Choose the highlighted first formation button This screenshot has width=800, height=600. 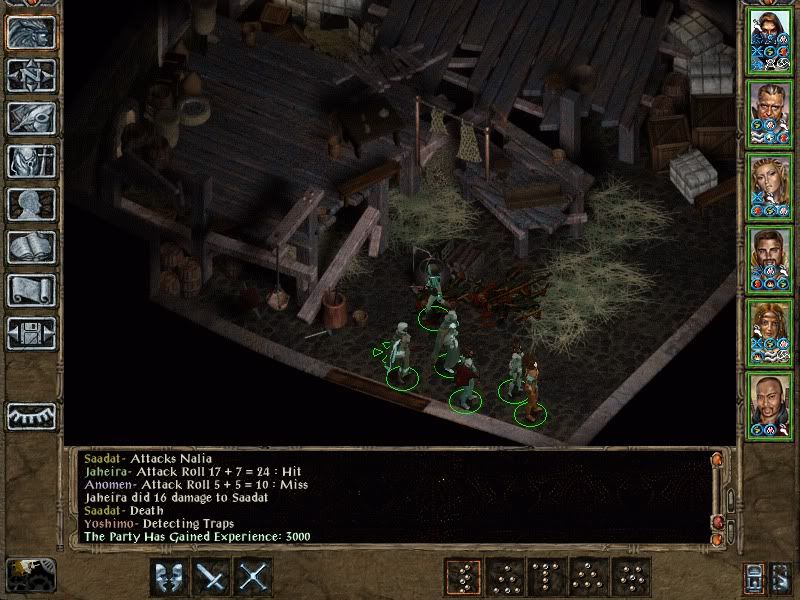[x=463, y=577]
